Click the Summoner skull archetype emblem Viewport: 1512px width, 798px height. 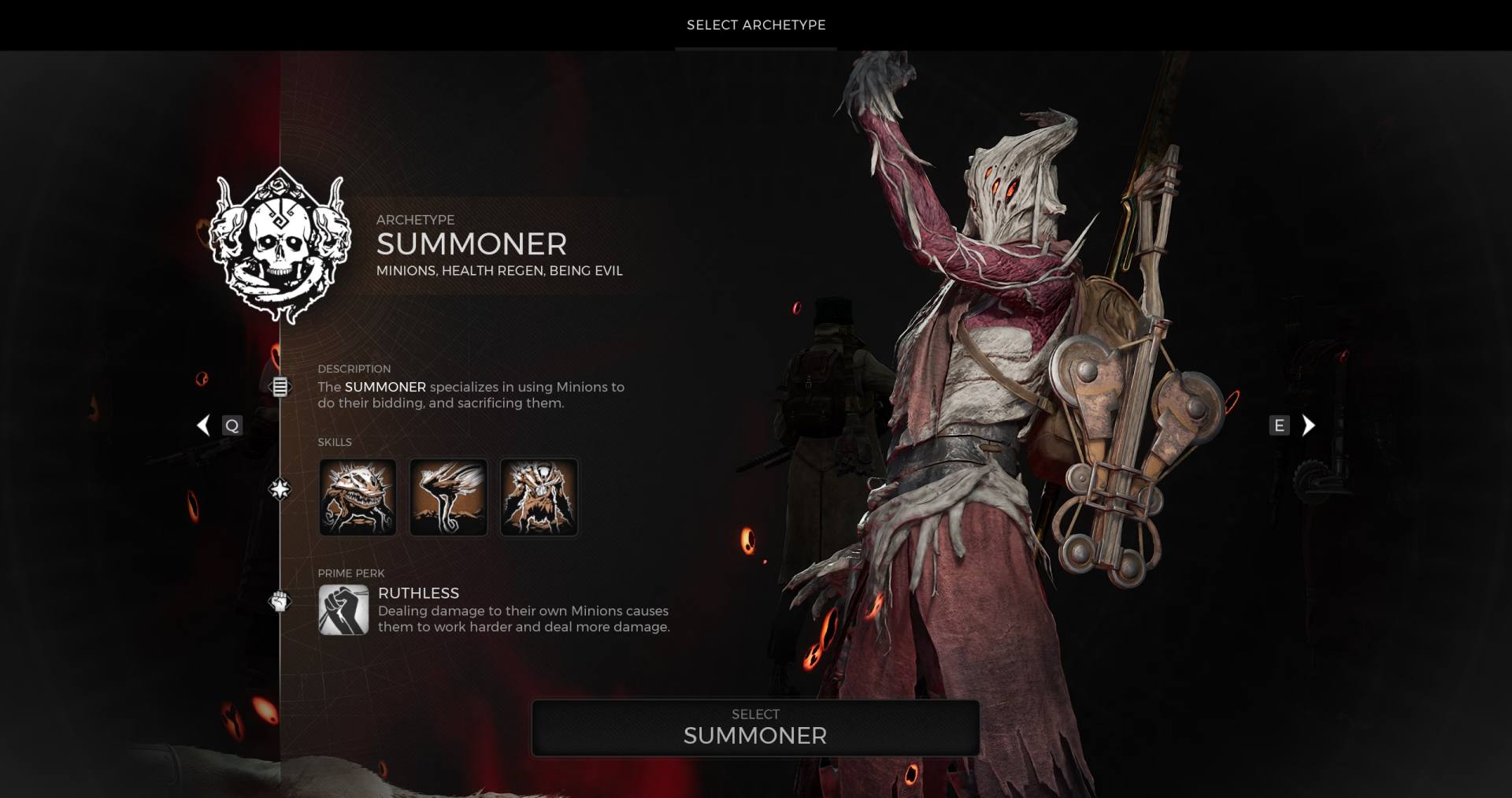coord(280,245)
